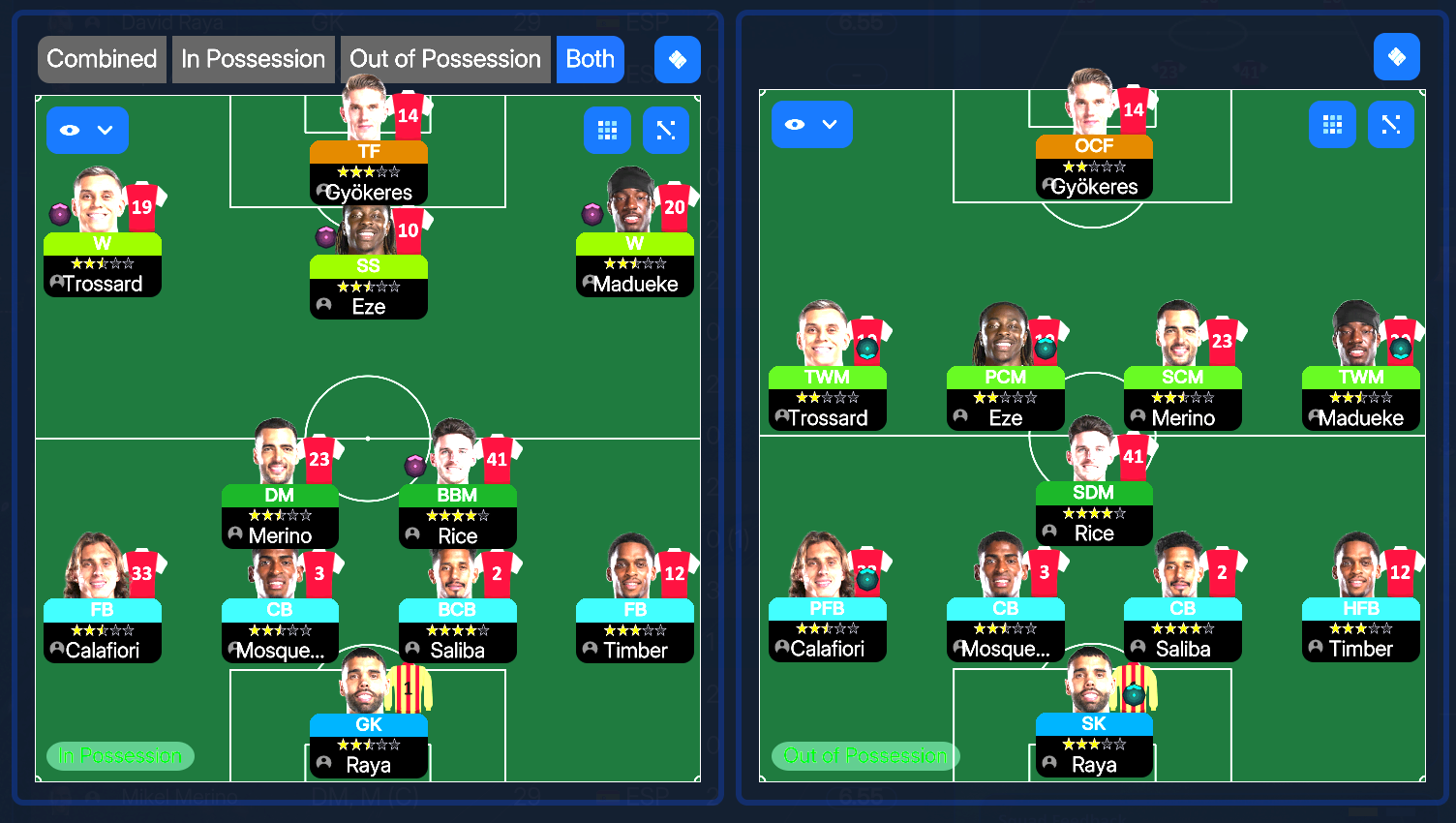
Task: Switch to the In Possession tab
Action: pos(253,59)
